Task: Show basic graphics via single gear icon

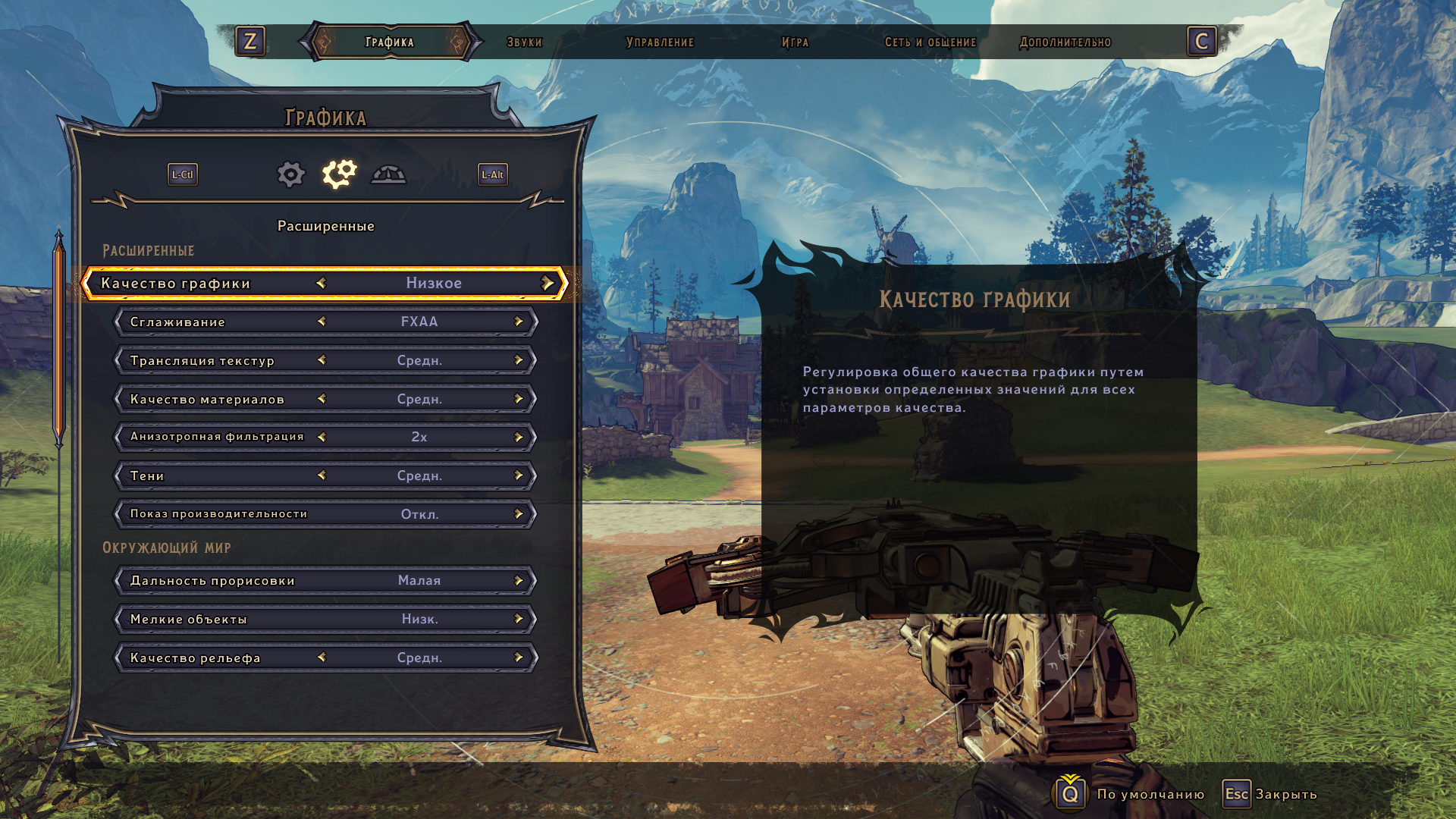Action: pos(290,174)
